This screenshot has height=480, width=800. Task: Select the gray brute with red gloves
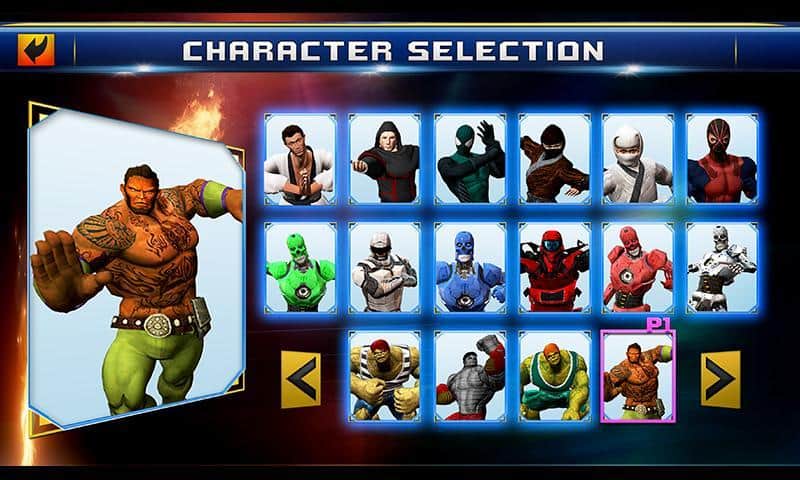click(470, 376)
